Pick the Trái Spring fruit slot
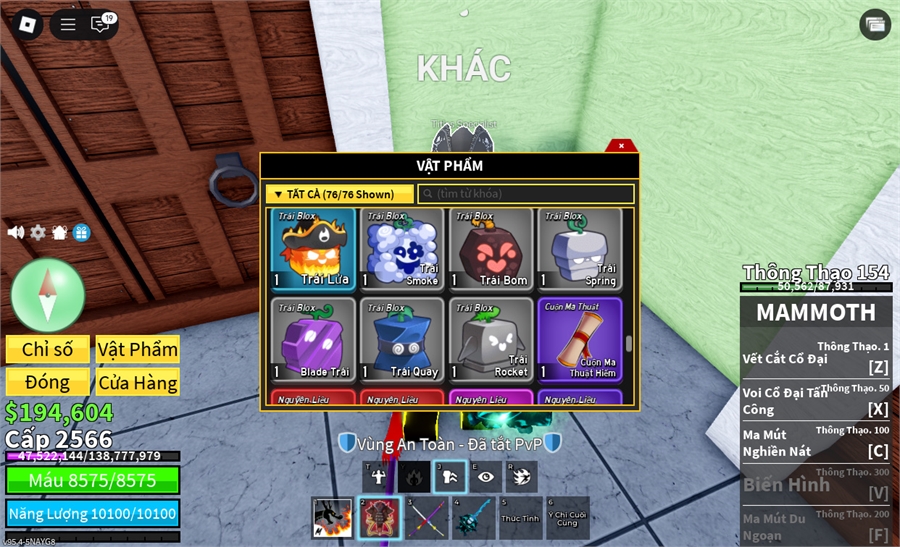 [579, 249]
